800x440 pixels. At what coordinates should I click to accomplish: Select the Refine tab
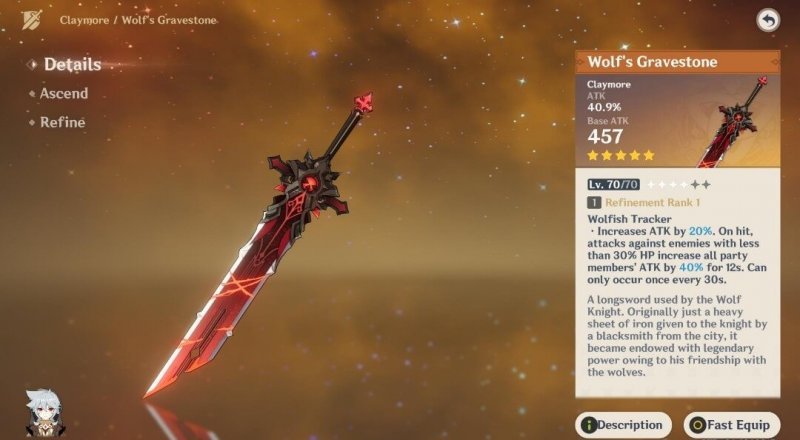click(62, 122)
